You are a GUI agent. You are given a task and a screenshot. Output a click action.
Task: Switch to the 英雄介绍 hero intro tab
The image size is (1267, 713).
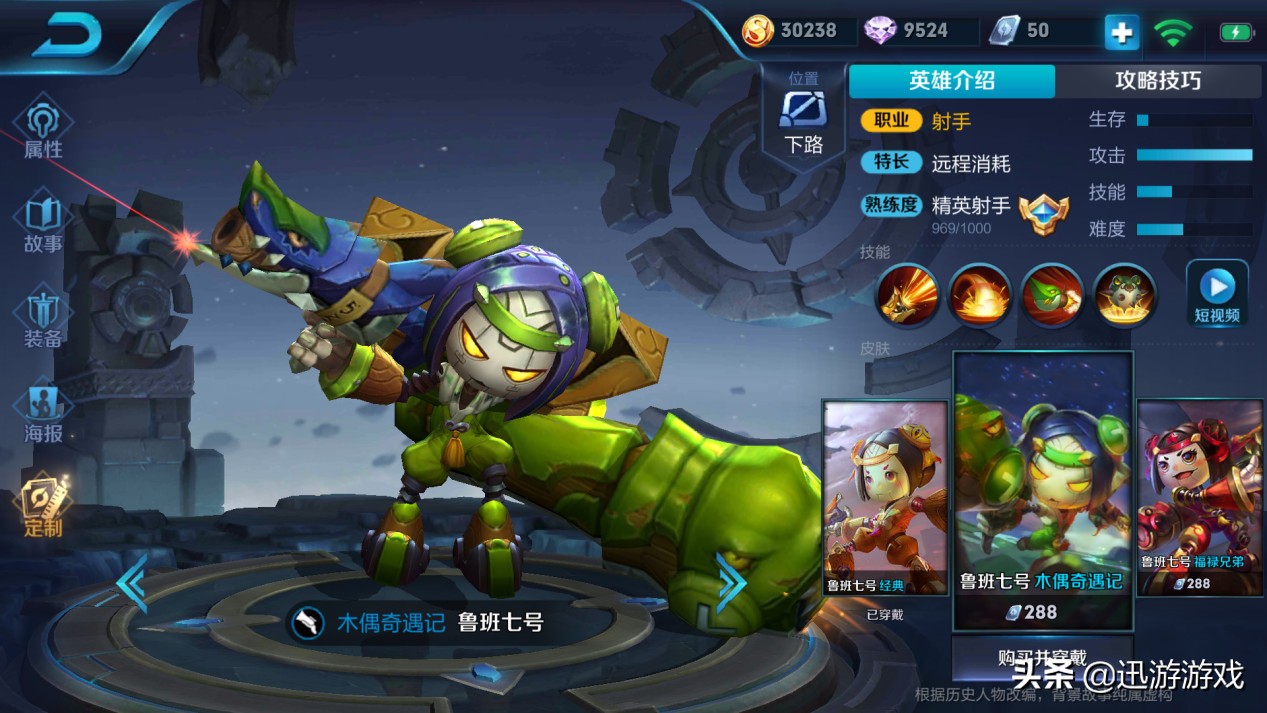[x=951, y=81]
